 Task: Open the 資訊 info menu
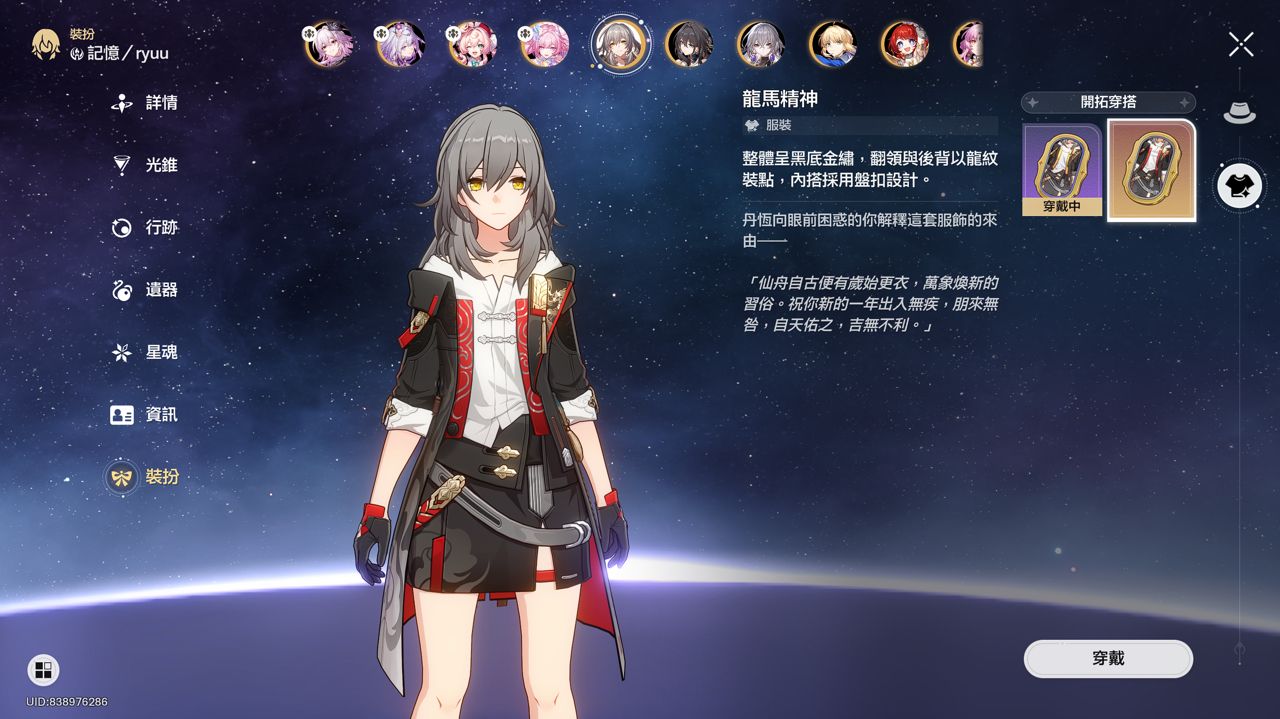[146, 414]
